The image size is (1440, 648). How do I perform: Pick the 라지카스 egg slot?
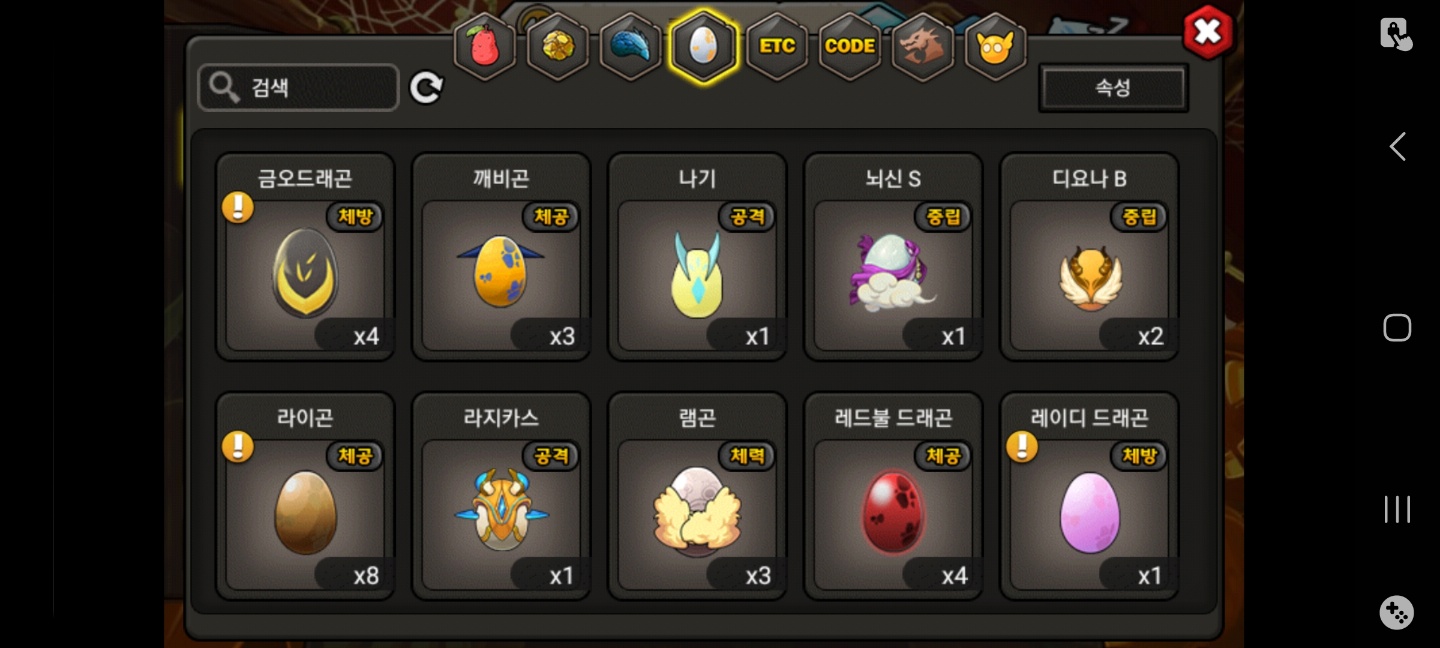501,512
